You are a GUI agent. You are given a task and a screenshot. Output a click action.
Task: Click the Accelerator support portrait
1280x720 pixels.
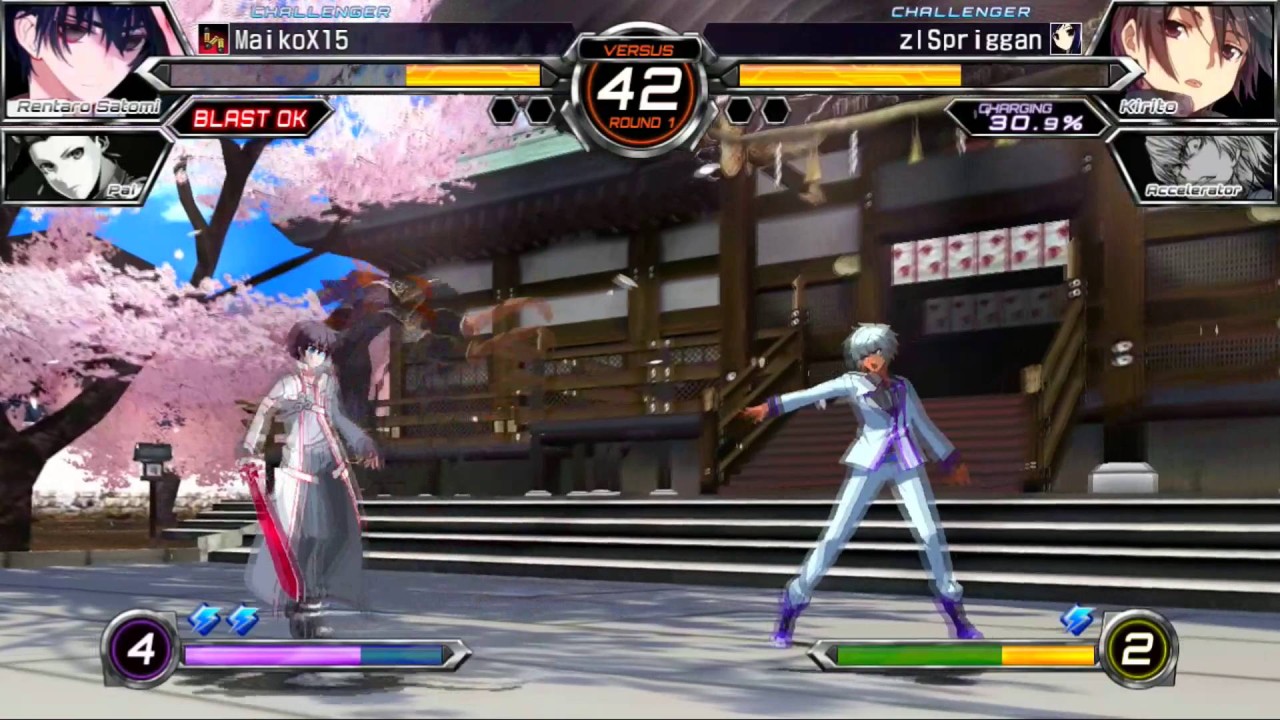coord(1195,166)
